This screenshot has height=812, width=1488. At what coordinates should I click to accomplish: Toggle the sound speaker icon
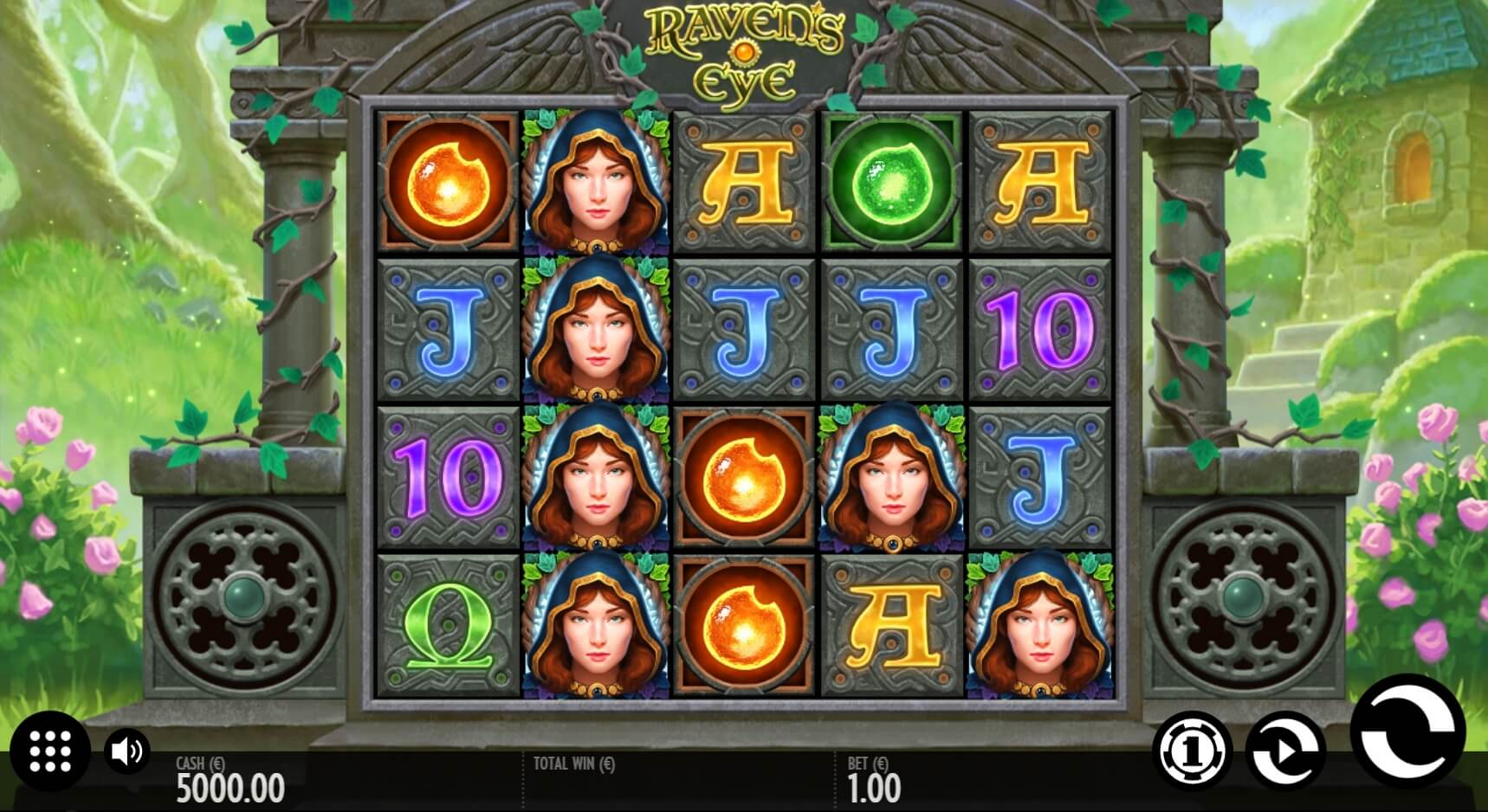(127, 751)
